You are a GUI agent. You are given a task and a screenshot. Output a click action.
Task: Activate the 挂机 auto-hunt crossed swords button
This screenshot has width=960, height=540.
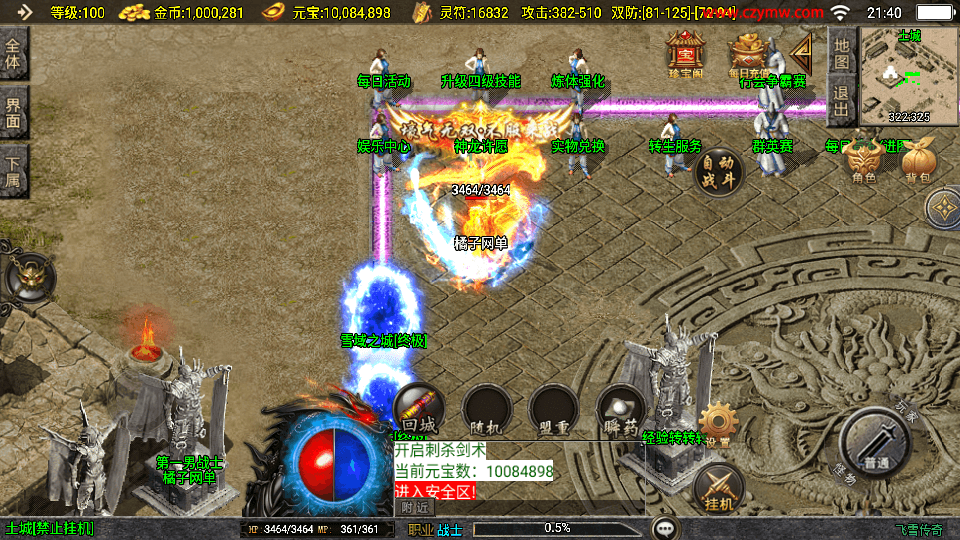719,488
